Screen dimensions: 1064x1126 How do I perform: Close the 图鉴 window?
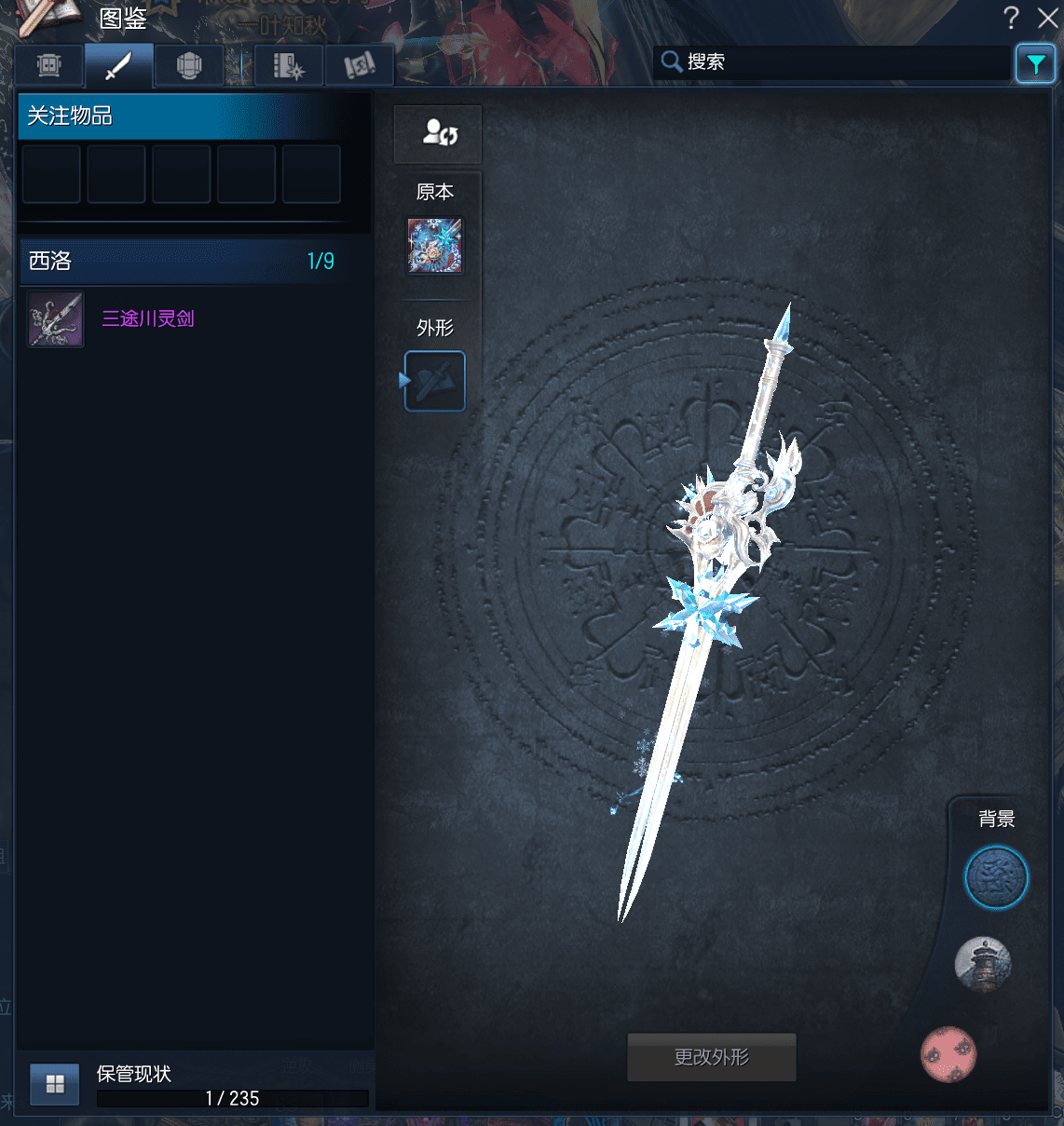(1047, 18)
